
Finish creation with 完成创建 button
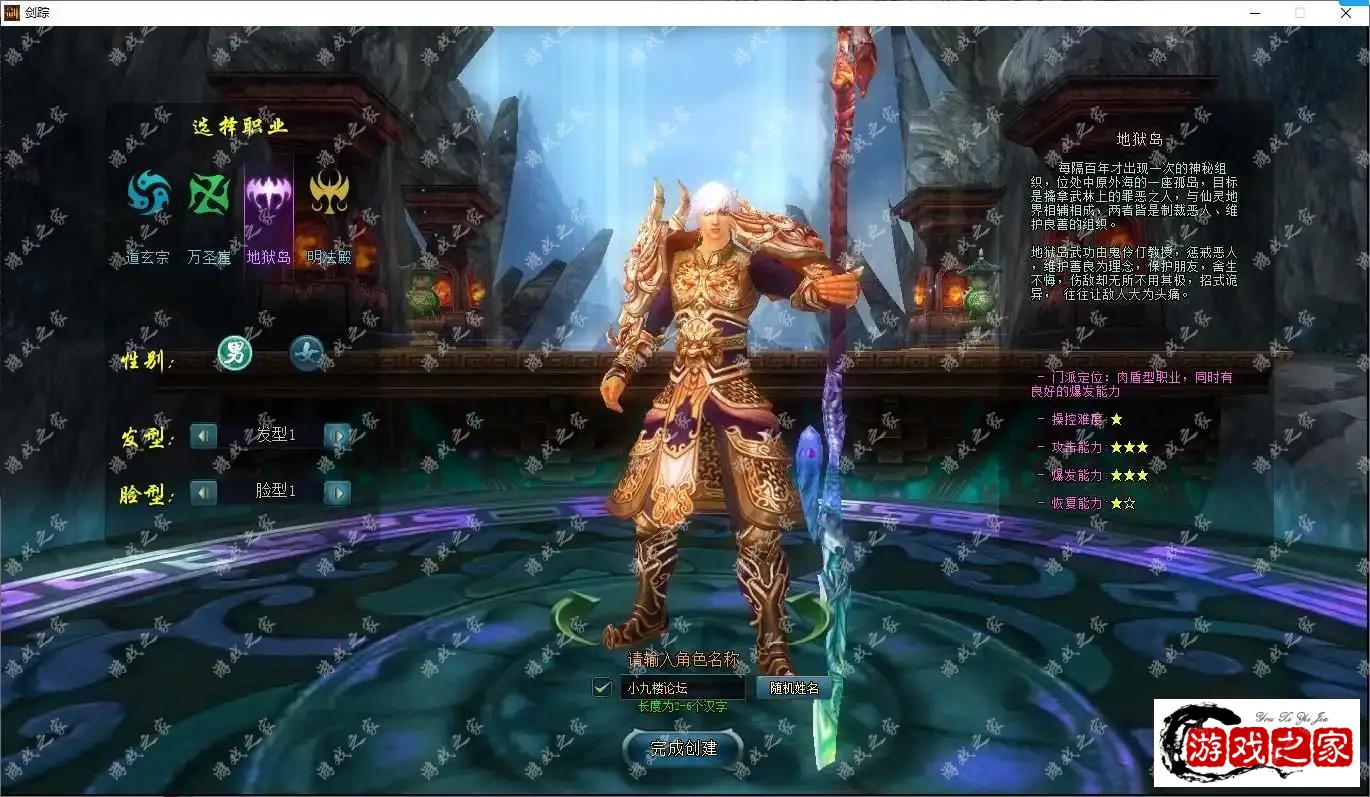coord(684,748)
